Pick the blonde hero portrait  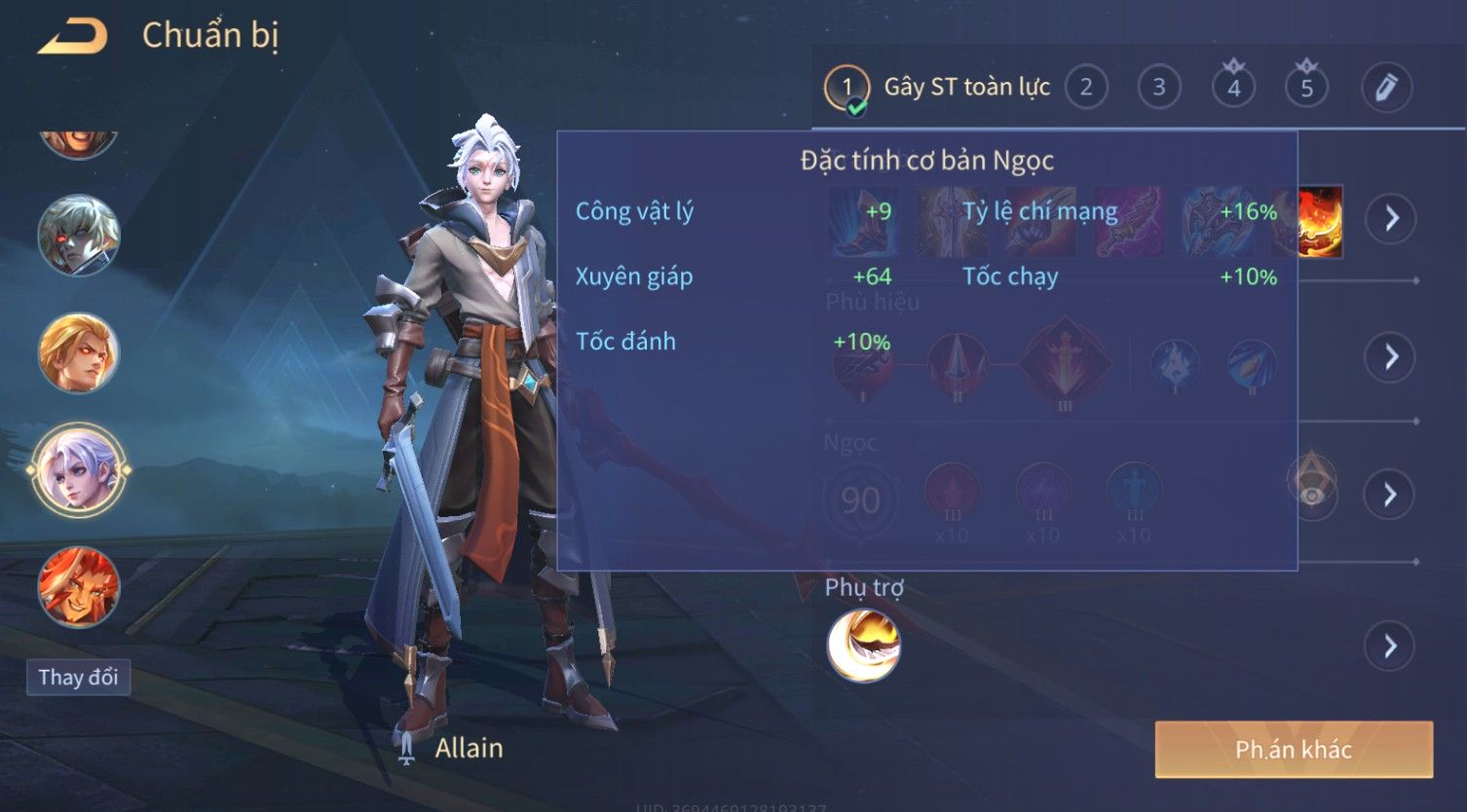pos(79,352)
